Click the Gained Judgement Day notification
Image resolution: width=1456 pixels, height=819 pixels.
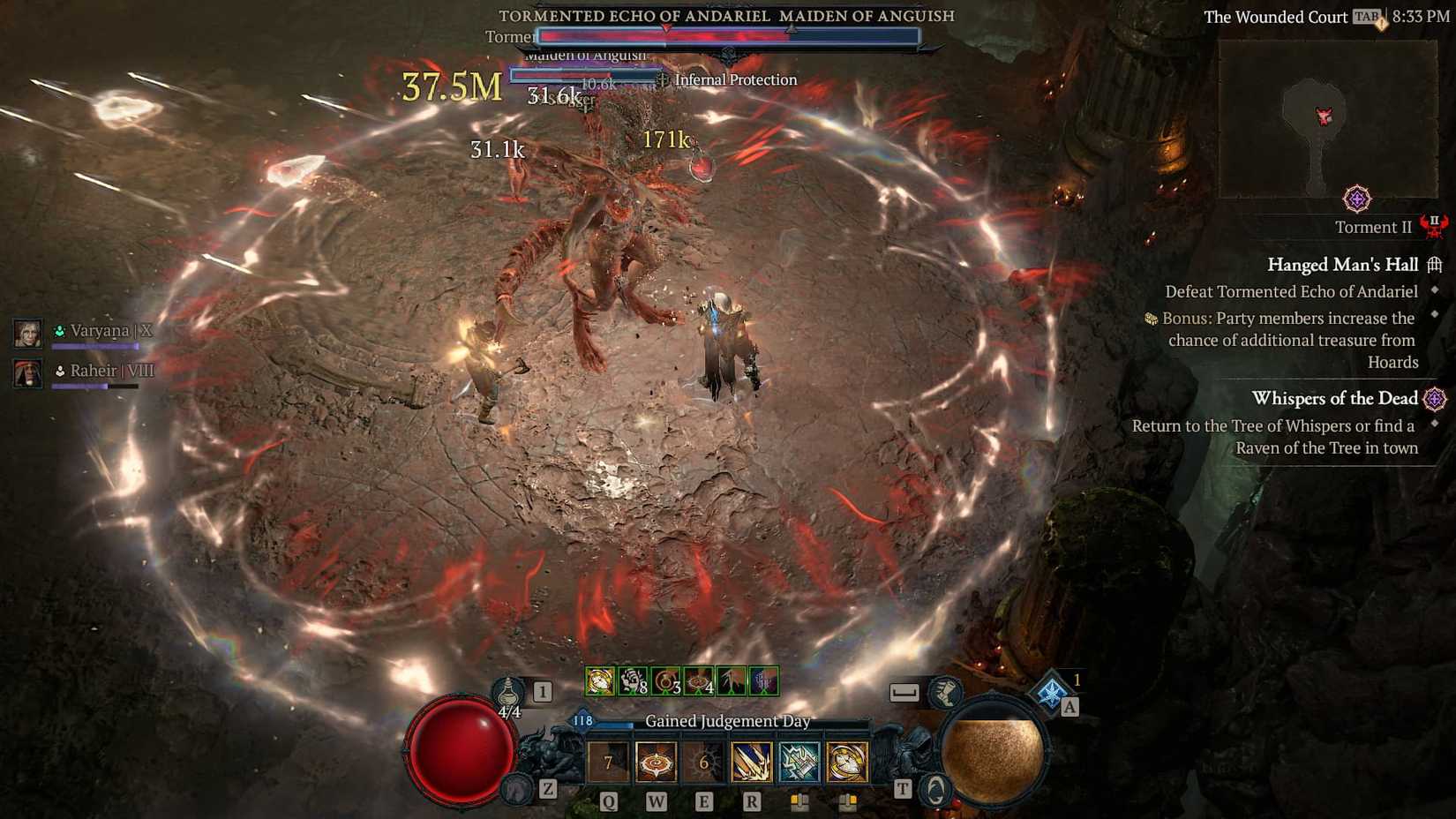[x=729, y=721]
